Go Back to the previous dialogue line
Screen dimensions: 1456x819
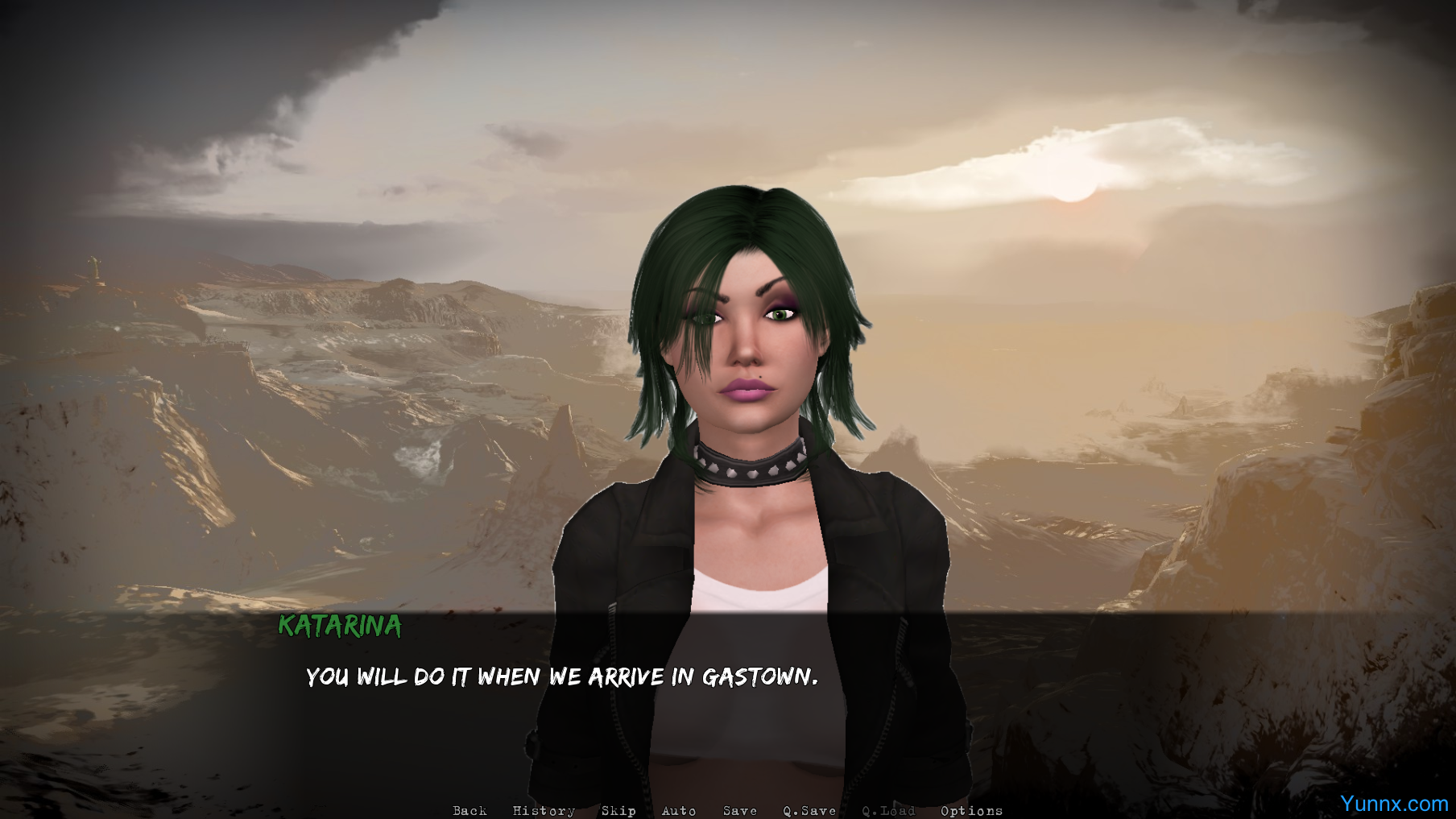pos(469,810)
